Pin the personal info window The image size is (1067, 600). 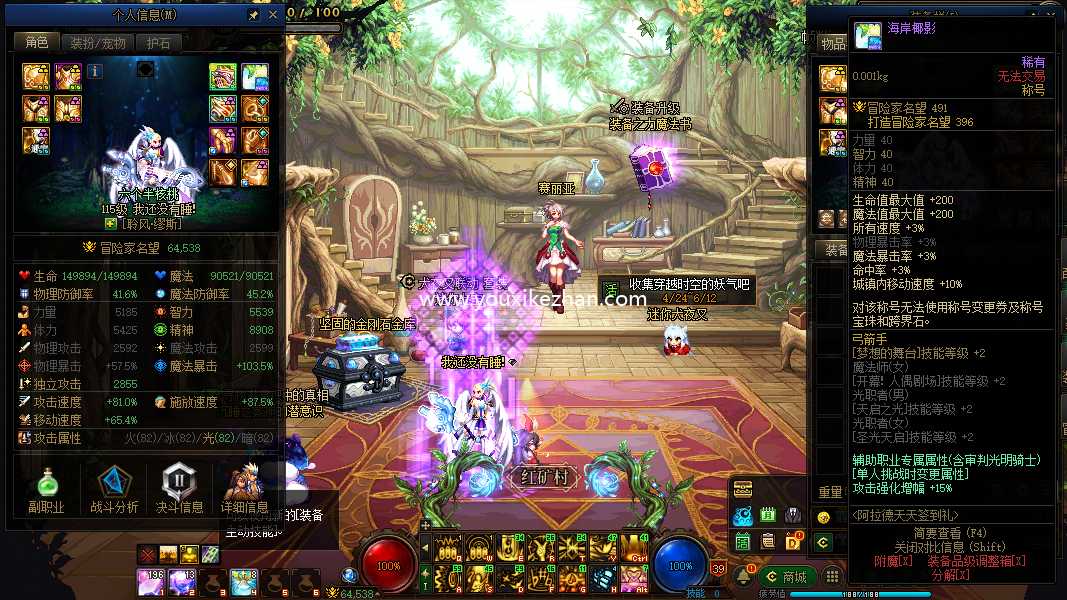pyautogui.click(x=253, y=16)
